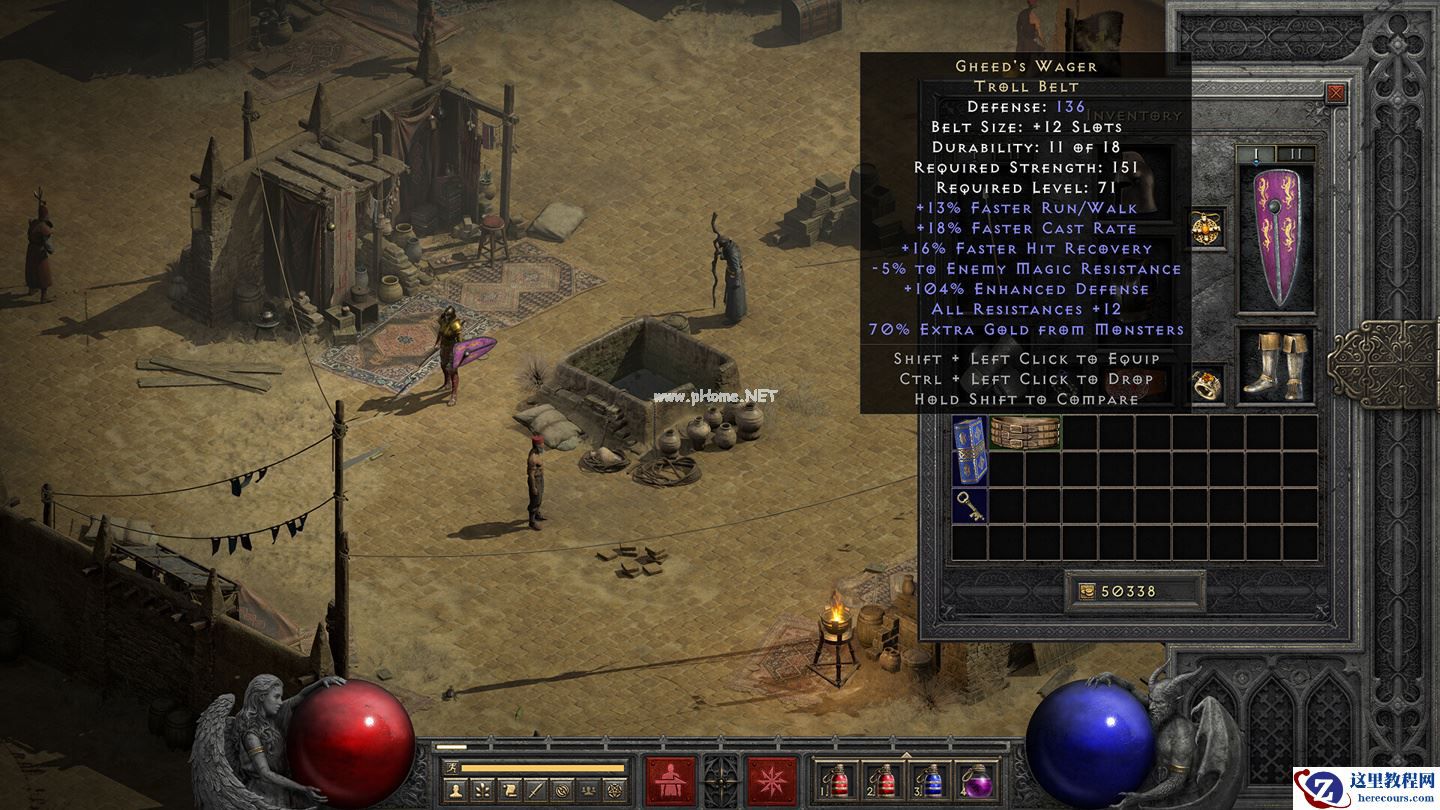Screen dimensions: 1440x810
Task: Toggle the run/walk icon
Action: coord(451,768)
